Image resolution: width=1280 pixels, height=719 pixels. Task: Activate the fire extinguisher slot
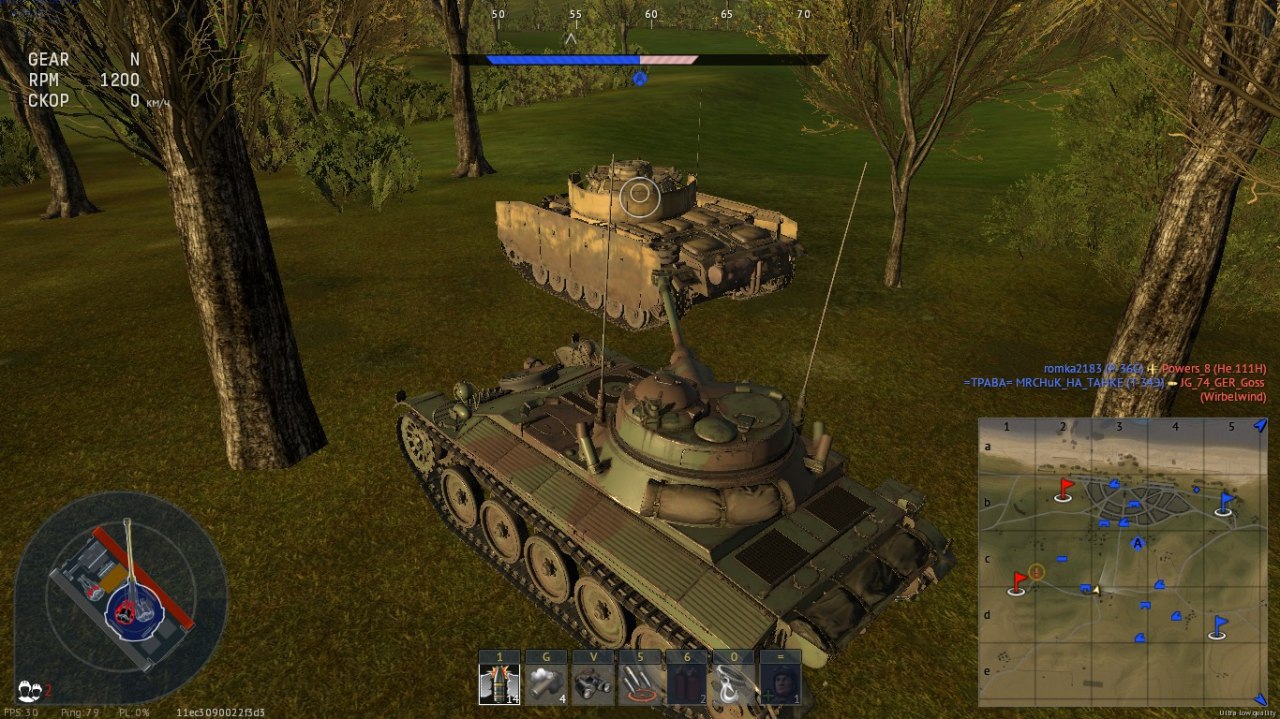click(x=687, y=684)
